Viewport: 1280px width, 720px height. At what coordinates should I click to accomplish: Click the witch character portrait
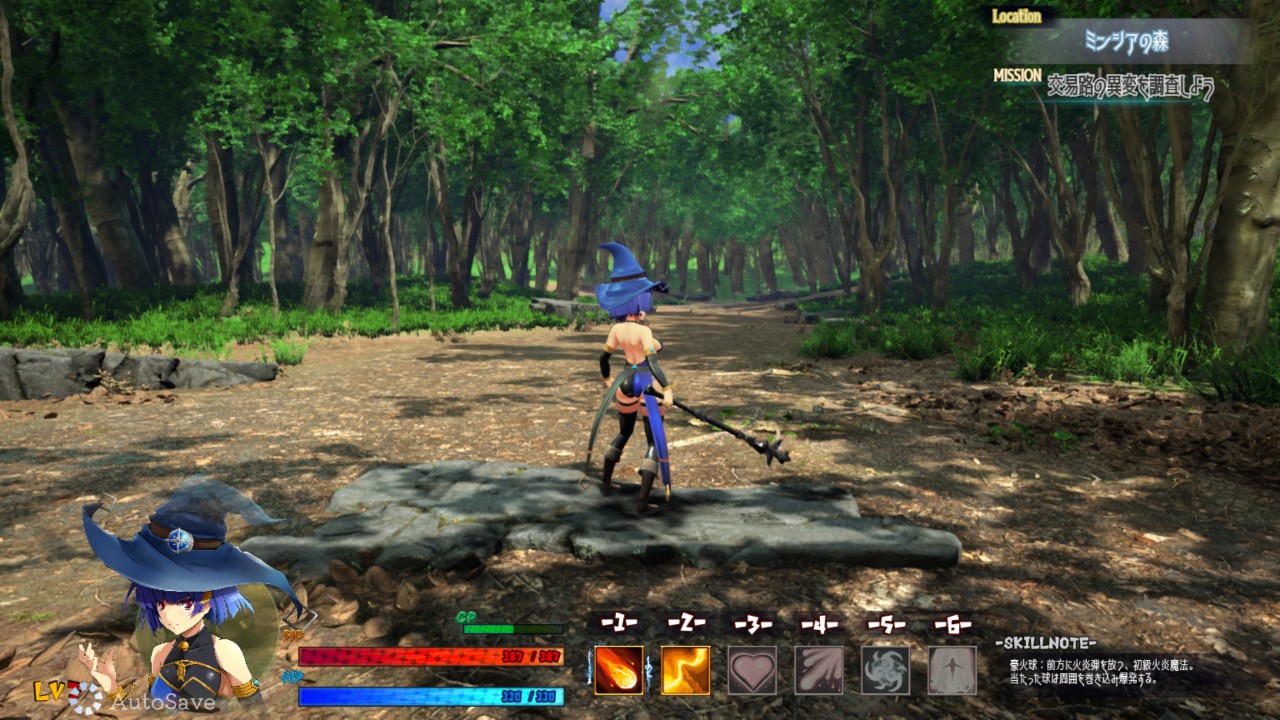pyautogui.click(x=190, y=610)
